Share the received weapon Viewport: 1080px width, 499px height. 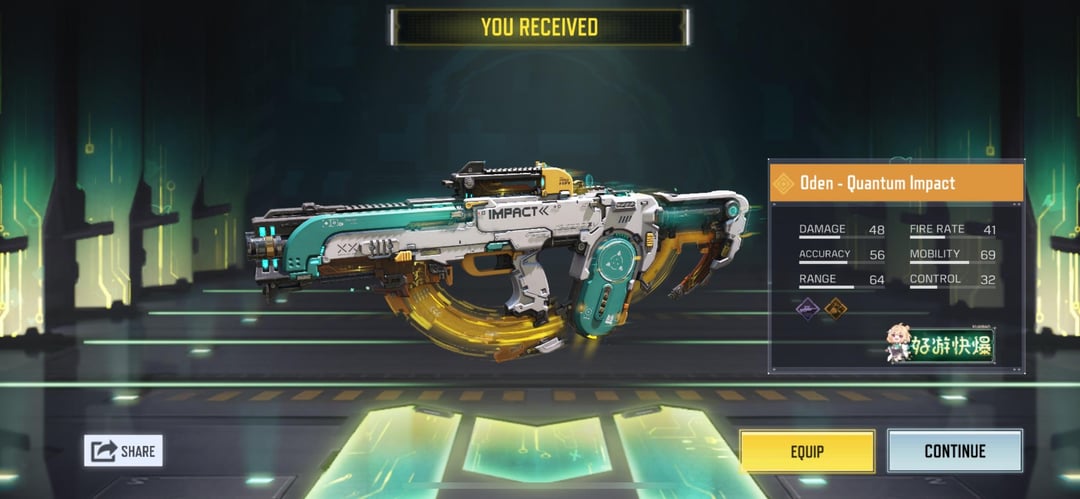[123, 451]
